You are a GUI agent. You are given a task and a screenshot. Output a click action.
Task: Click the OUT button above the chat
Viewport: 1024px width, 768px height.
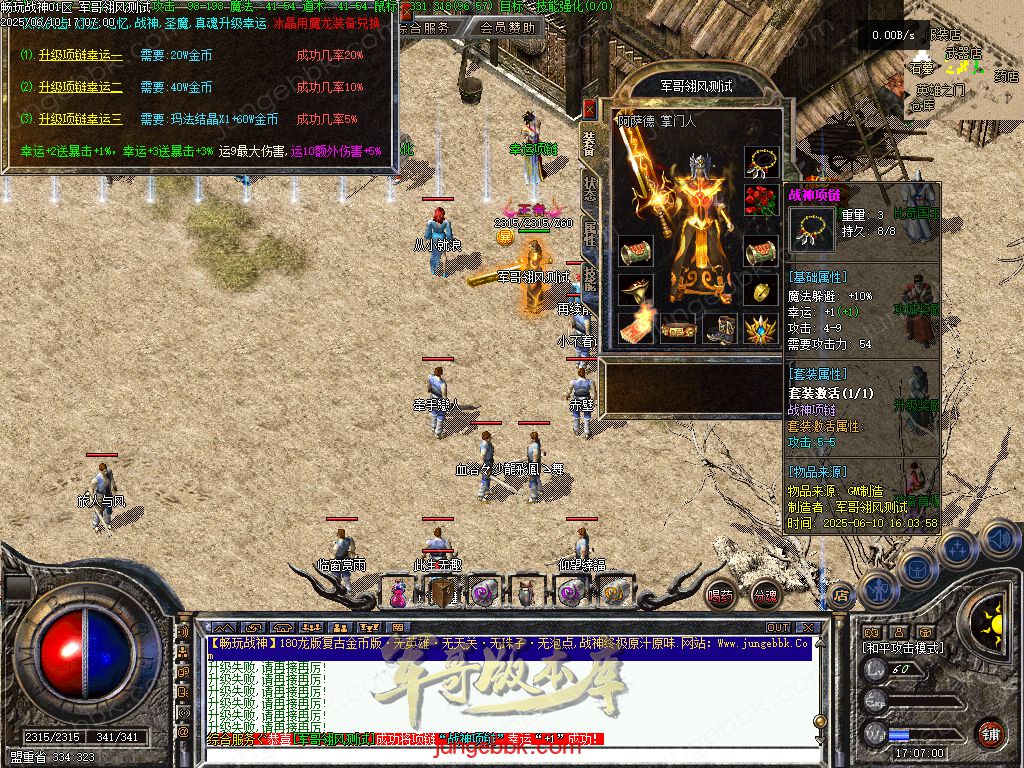click(778, 628)
